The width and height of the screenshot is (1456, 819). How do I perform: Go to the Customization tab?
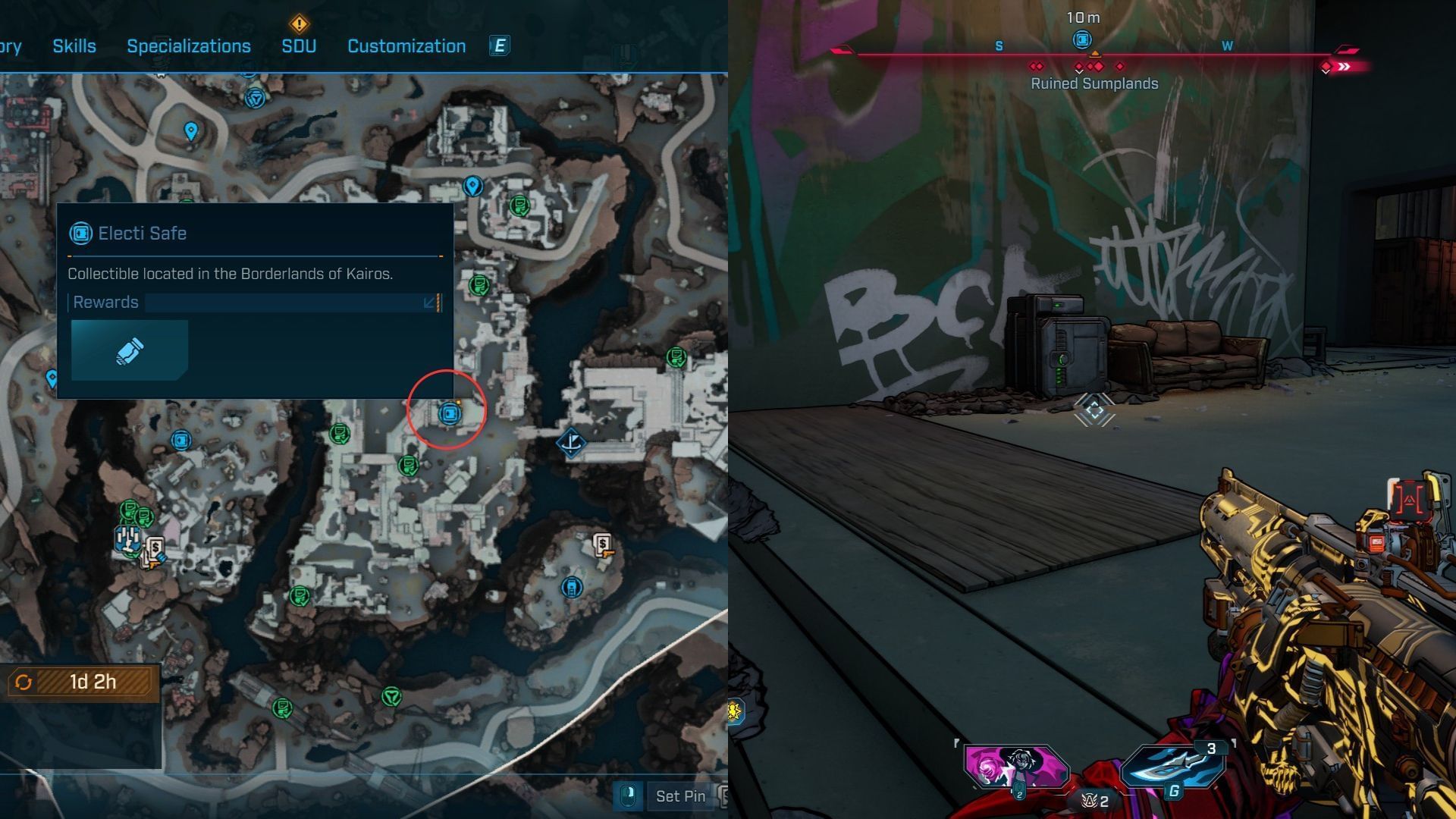pos(406,46)
